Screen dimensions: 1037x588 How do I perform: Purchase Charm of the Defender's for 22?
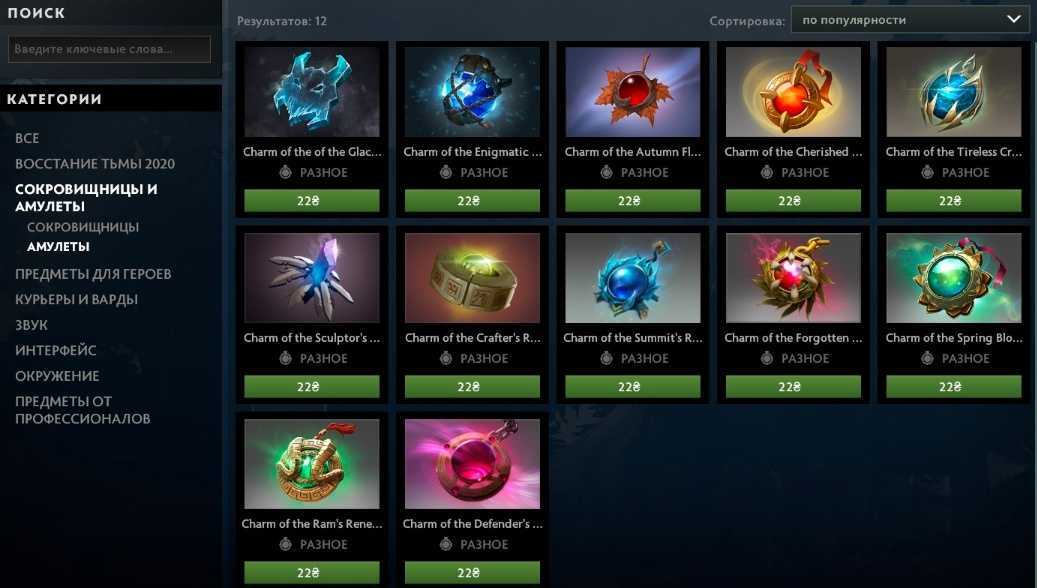(x=472, y=573)
